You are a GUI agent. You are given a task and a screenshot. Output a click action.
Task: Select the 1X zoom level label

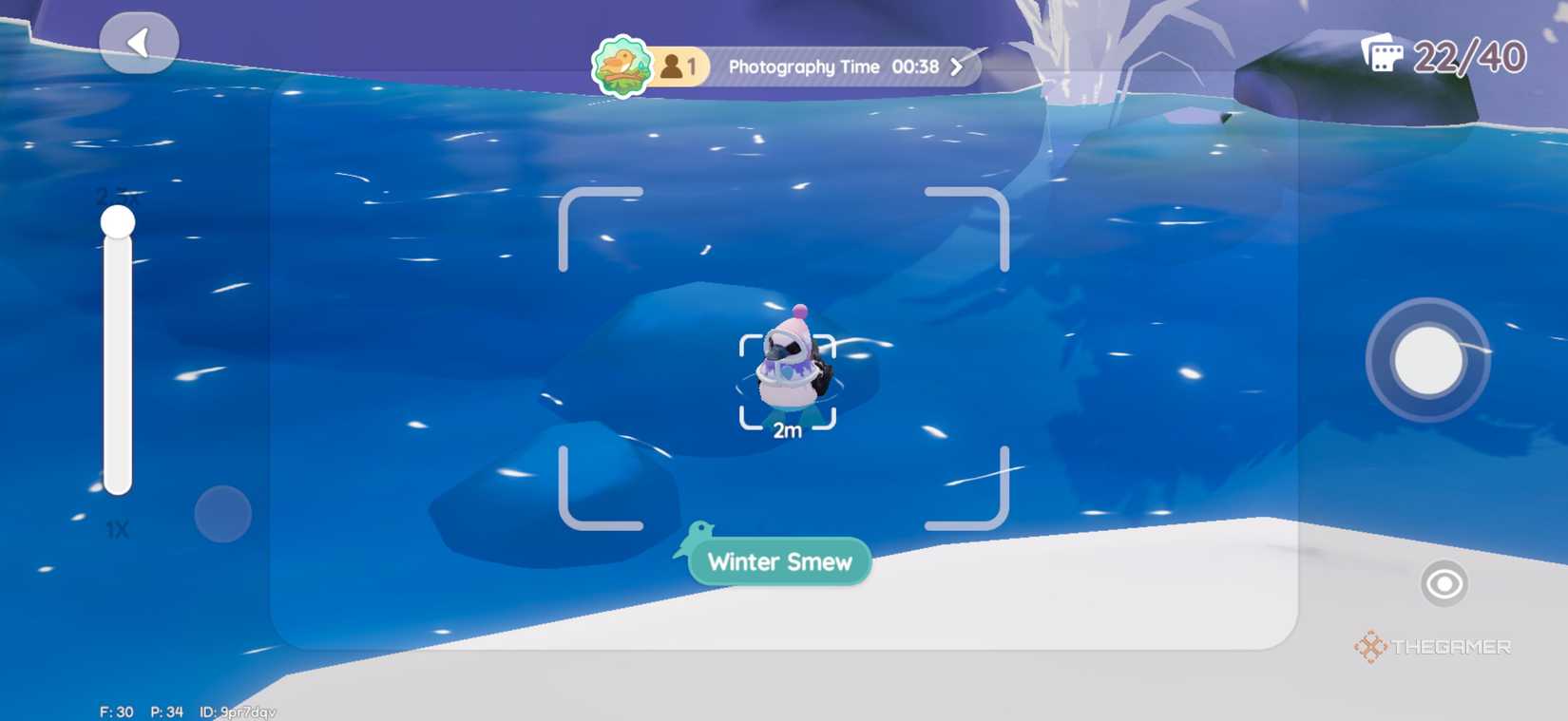point(118,530)
